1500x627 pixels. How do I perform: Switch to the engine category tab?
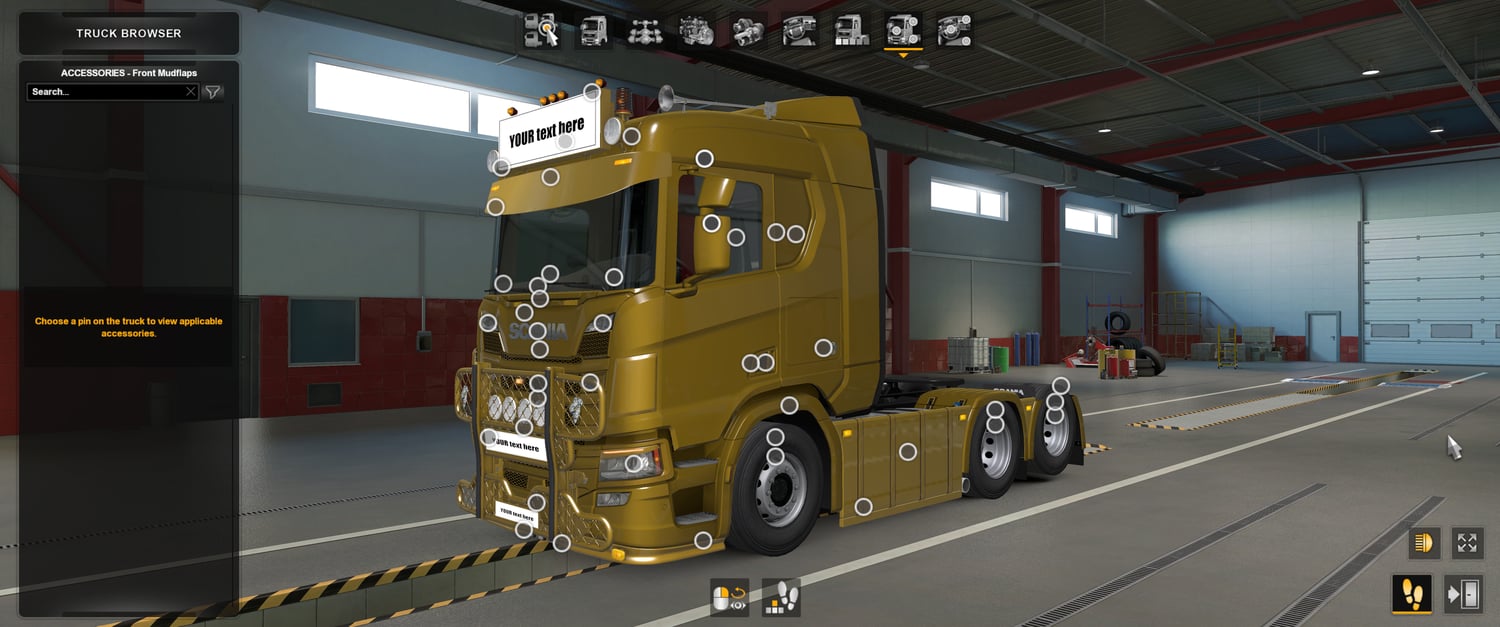click(x=696, y=31)
